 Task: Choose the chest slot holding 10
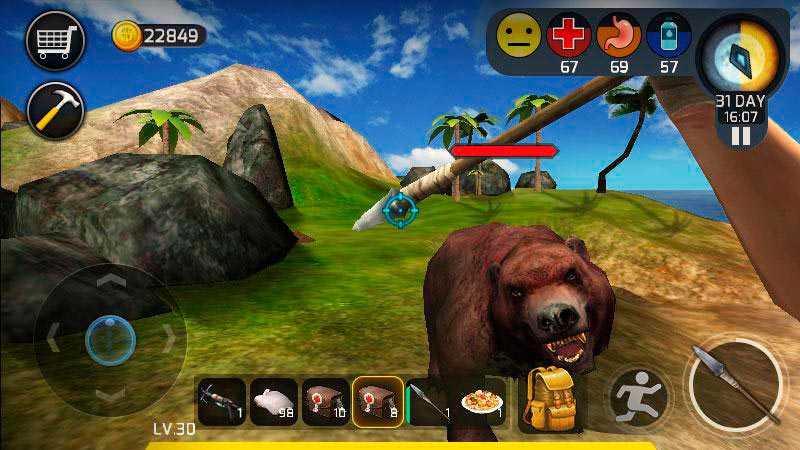click(x=326, y=402)
